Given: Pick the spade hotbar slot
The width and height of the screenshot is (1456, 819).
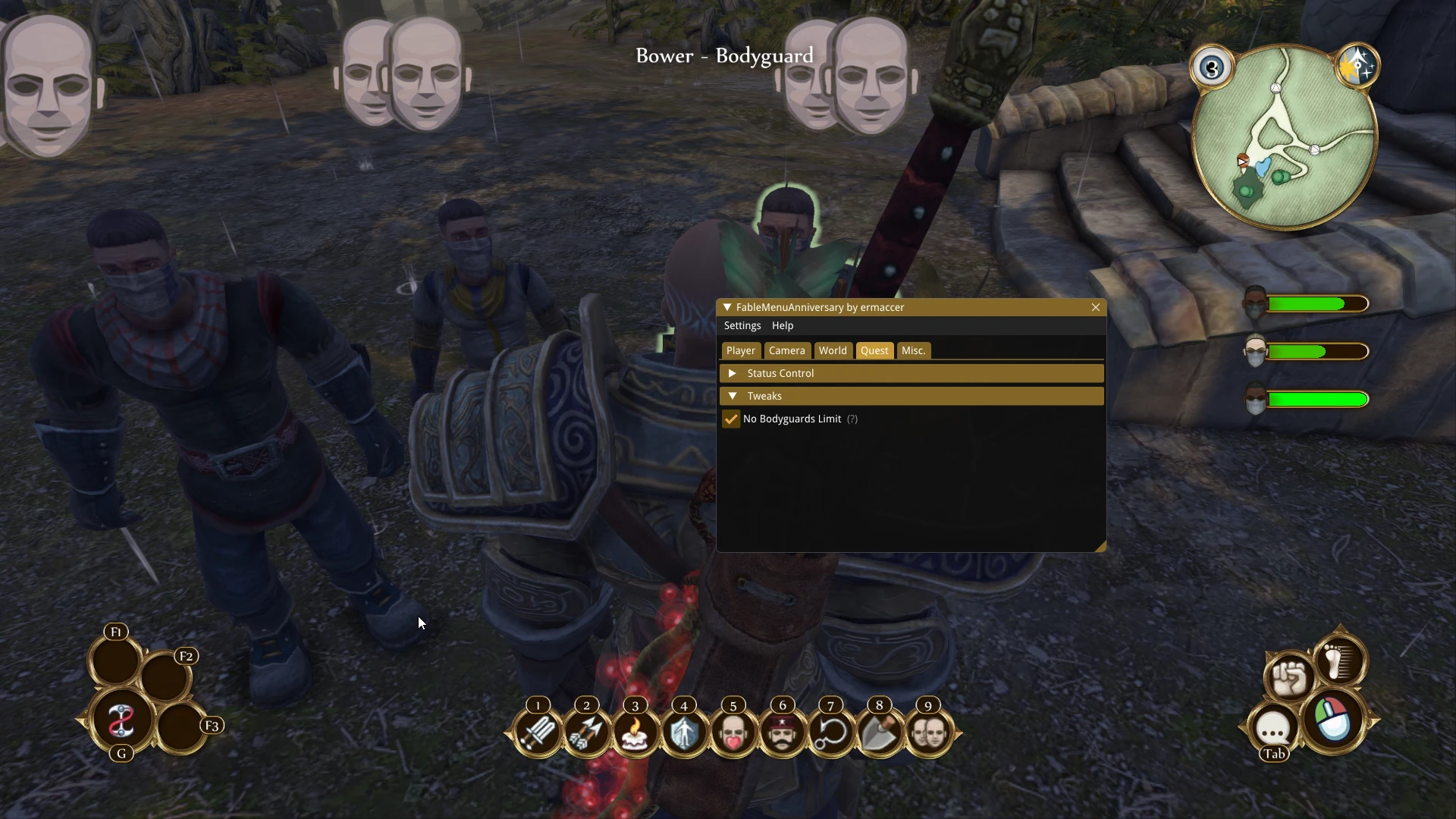Looking at the screenshot, I should coord(880,733).
